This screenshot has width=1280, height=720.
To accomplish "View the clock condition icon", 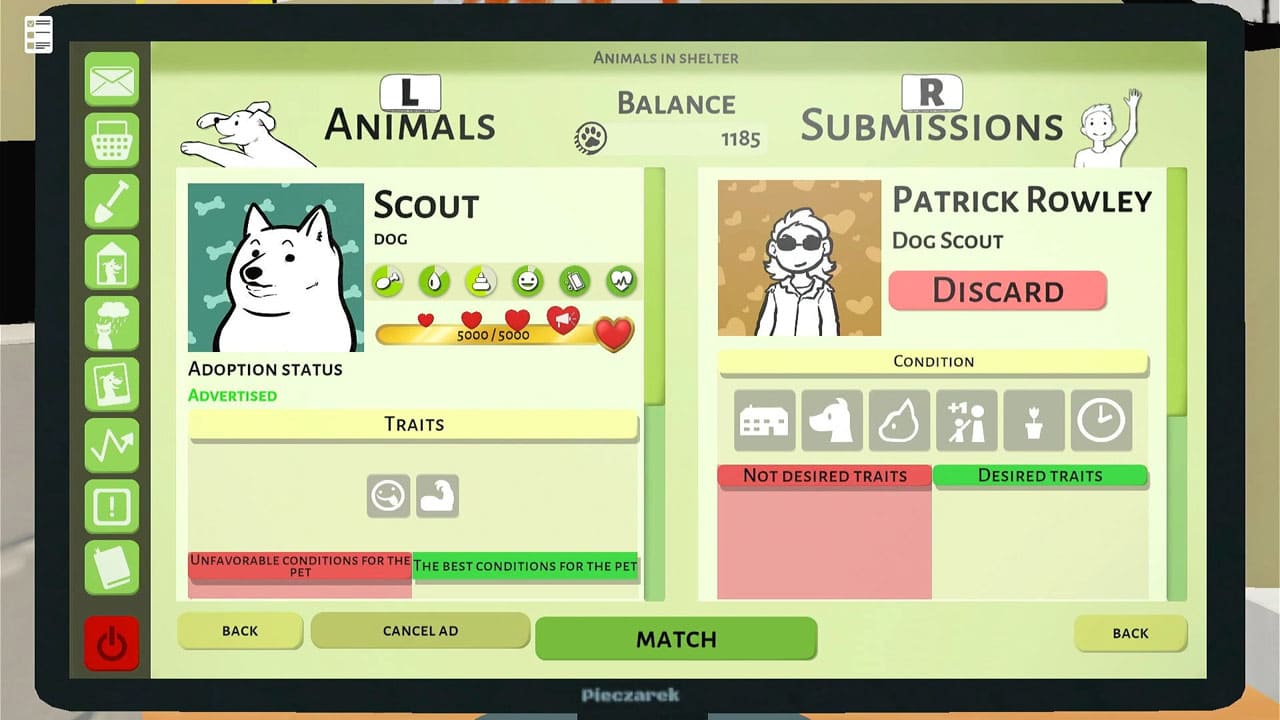I will coord(1101,420).
